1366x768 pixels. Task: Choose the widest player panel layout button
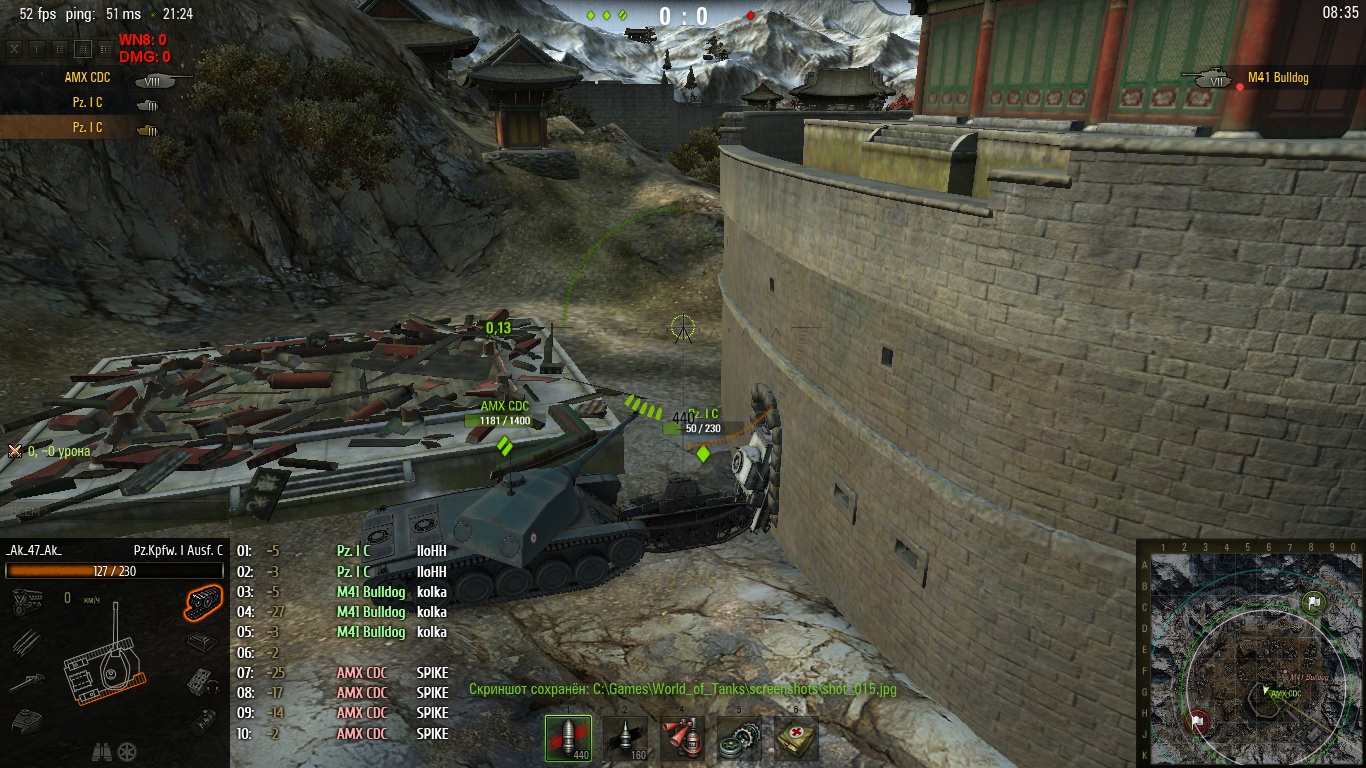(108, 48)
